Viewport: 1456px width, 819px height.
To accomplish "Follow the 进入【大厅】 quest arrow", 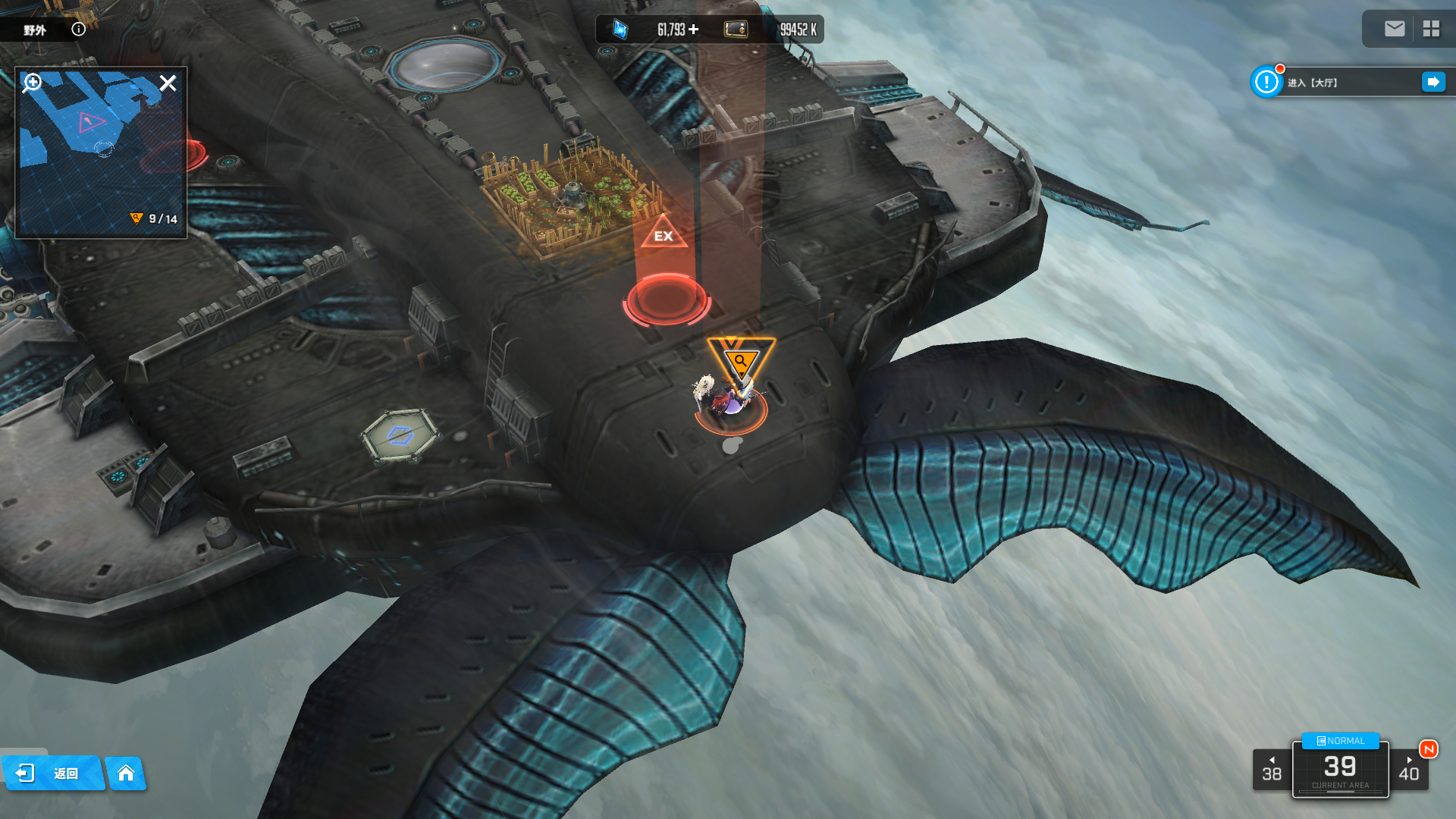I will [x=1433, y=82].
